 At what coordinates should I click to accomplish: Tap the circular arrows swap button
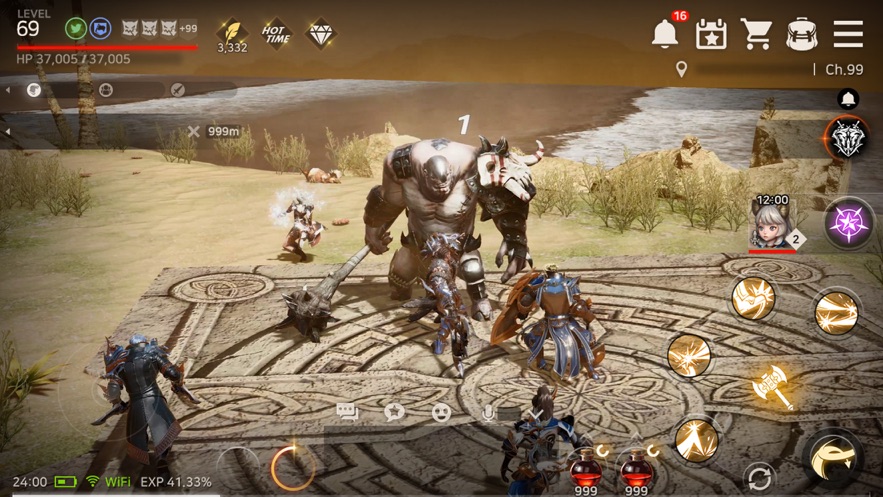coord(759,476)
